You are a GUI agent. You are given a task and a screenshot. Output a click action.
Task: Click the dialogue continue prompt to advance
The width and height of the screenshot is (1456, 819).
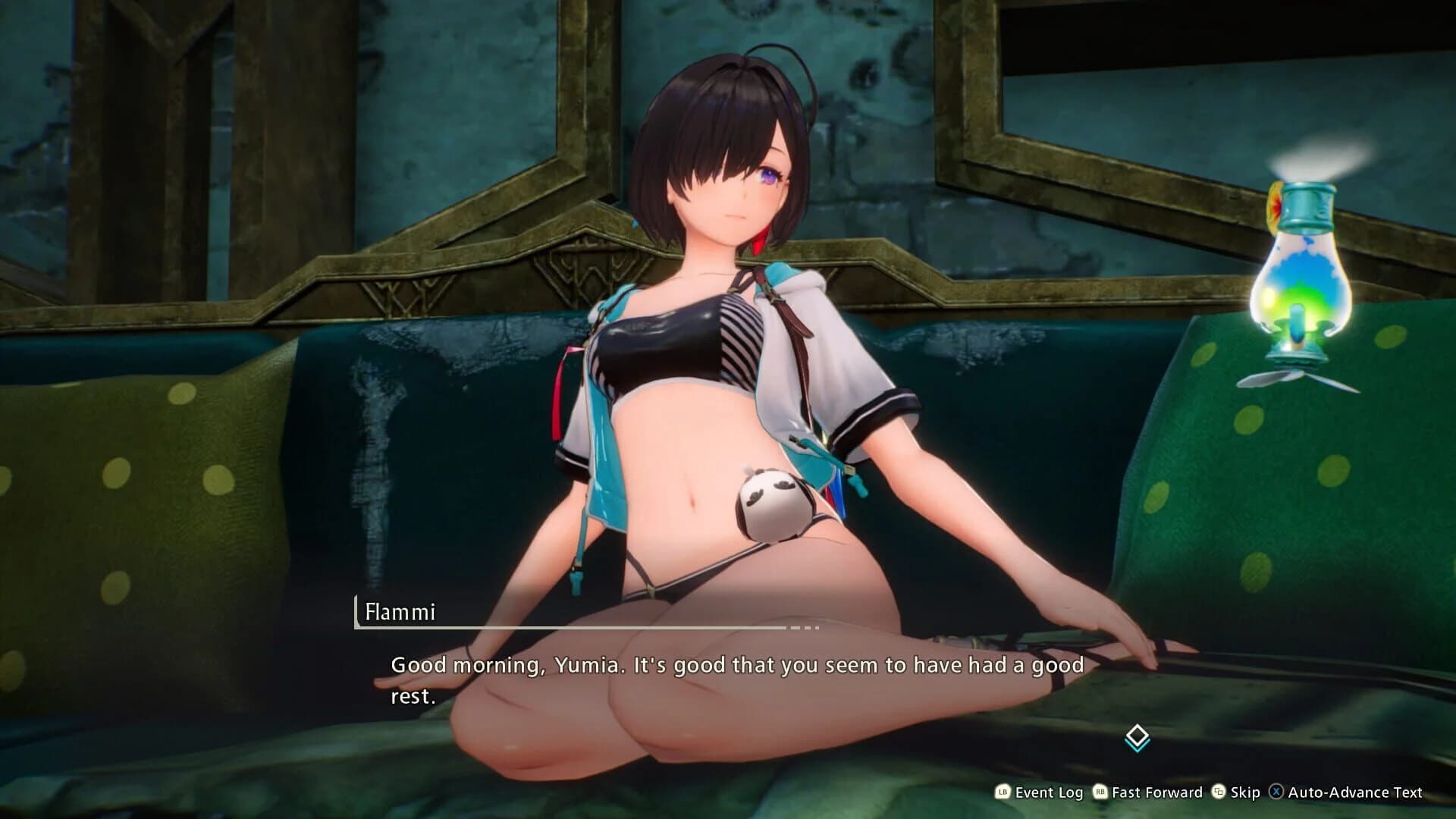click(1136, 736)
